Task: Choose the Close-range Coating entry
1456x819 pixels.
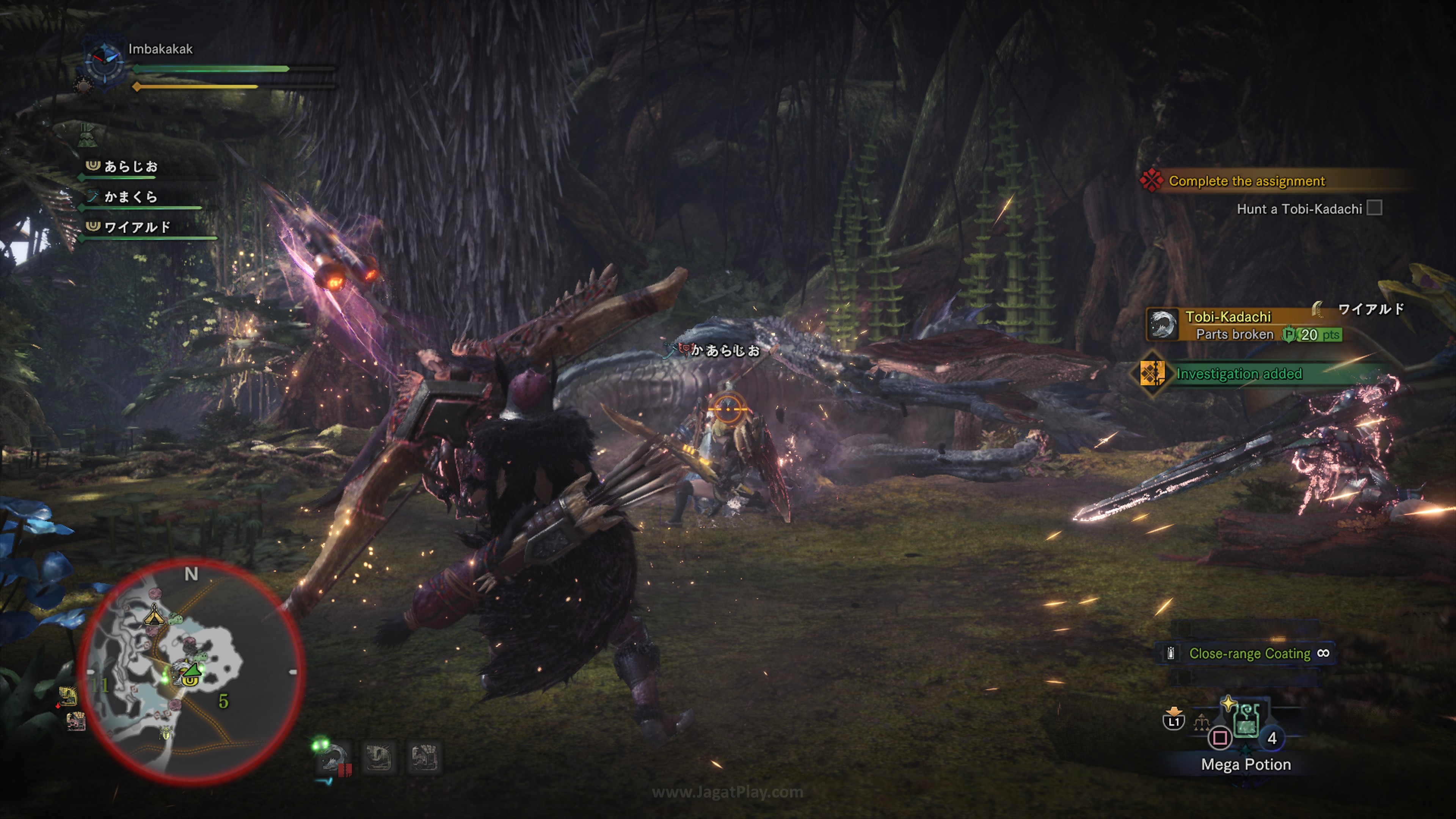Action: point(1249,653)
